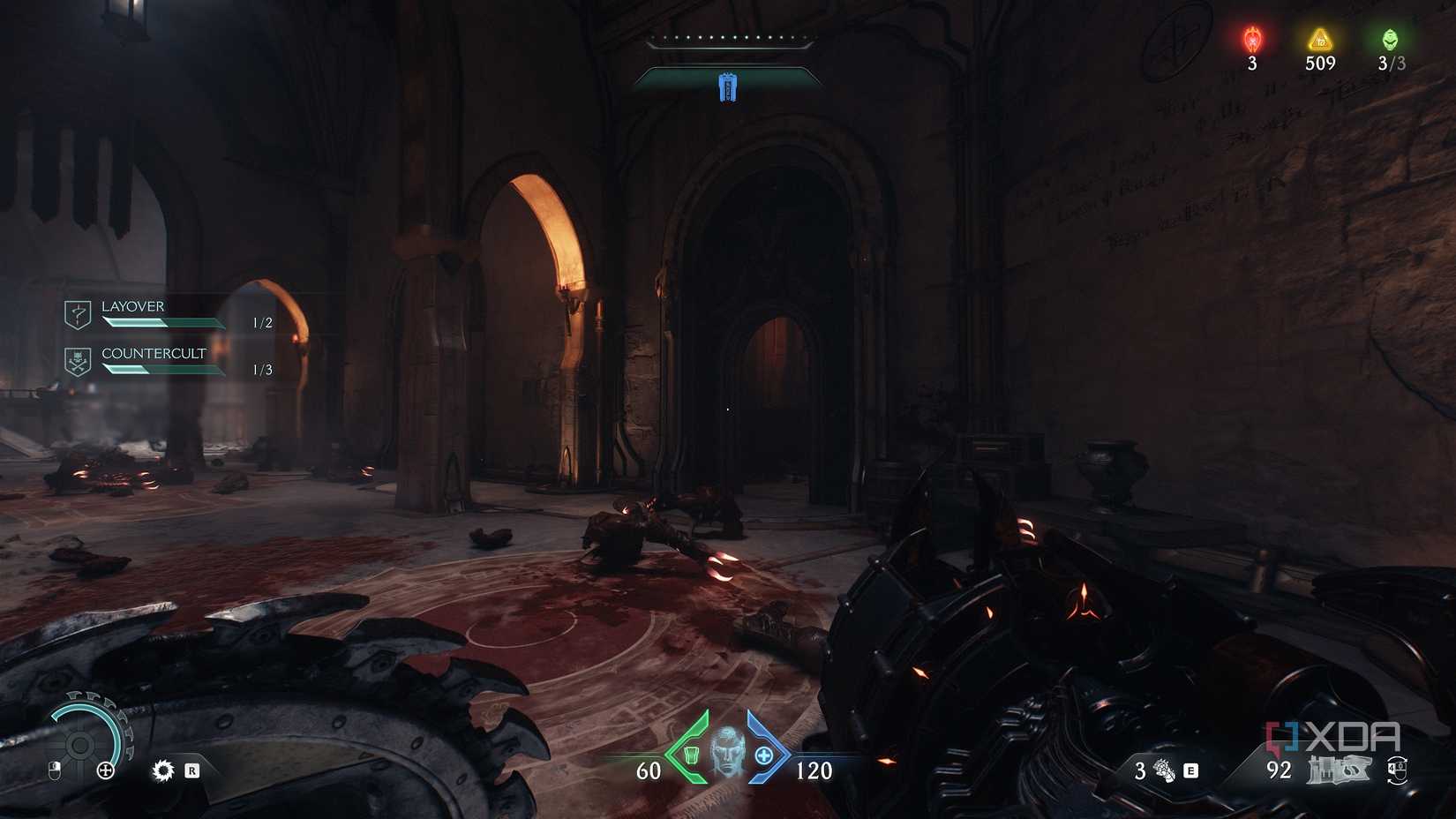Expand the Layover quest entry

click(x=132, y=306)
